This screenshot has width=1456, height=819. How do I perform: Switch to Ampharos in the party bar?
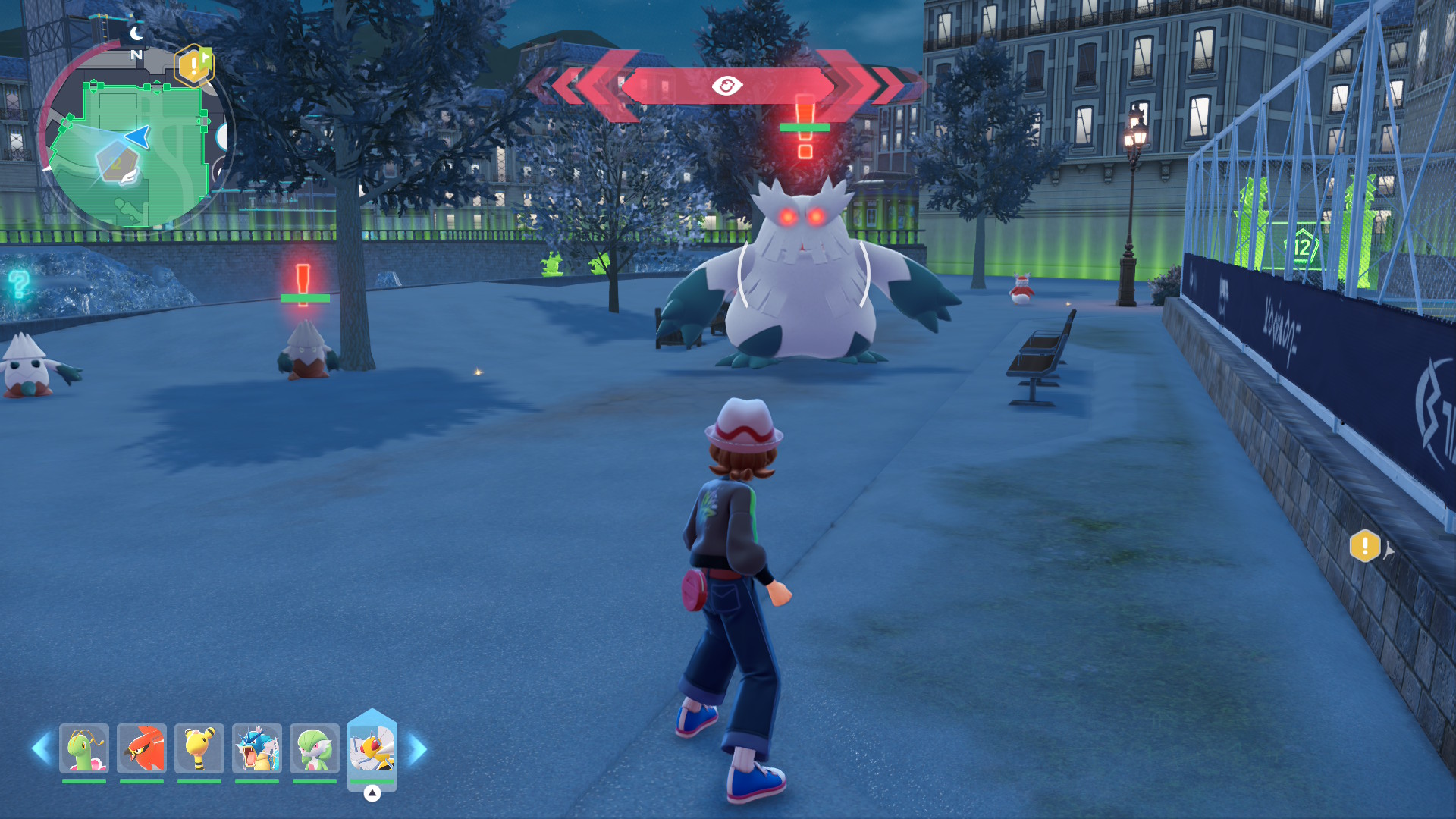click(199, 748)
